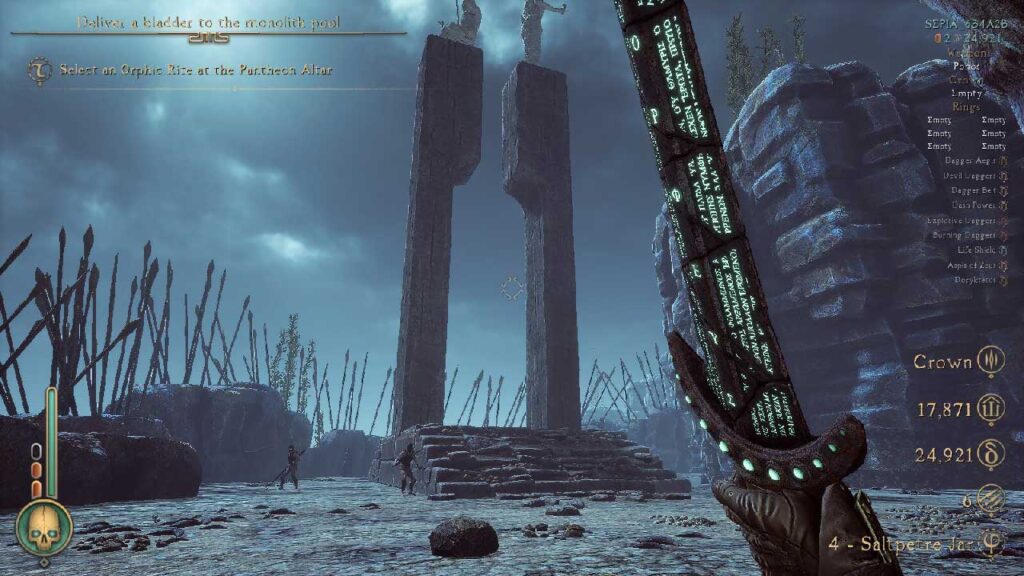1024x576 pixels.
Task: Select the monolith pool objective title
Action: click(208, 20)
